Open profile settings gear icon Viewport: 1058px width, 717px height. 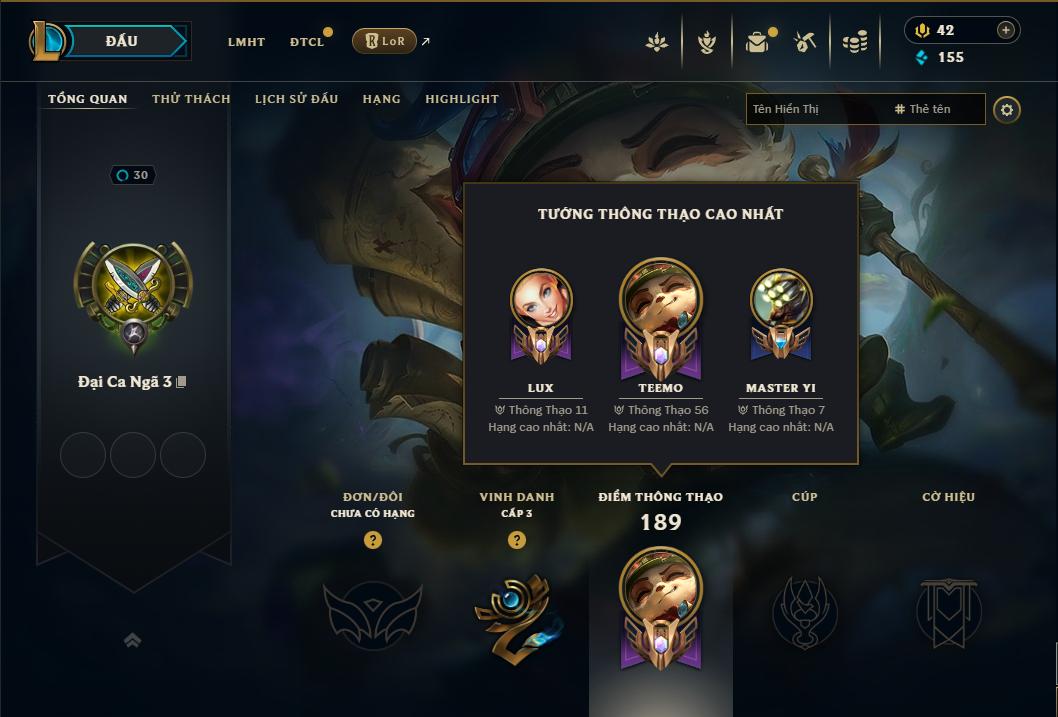[x=1008, y=109]
